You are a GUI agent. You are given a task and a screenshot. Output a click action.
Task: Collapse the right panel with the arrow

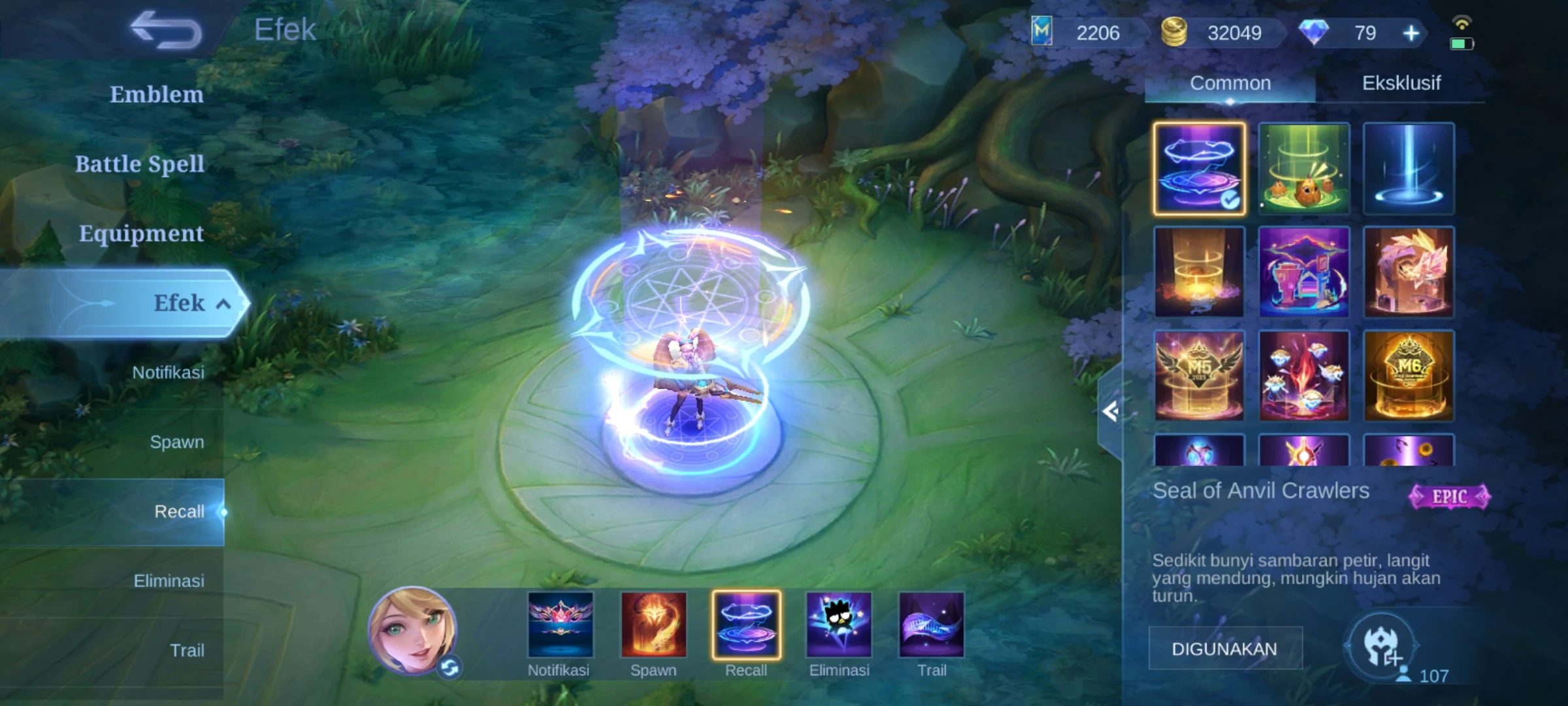[x=1110, y=411]
